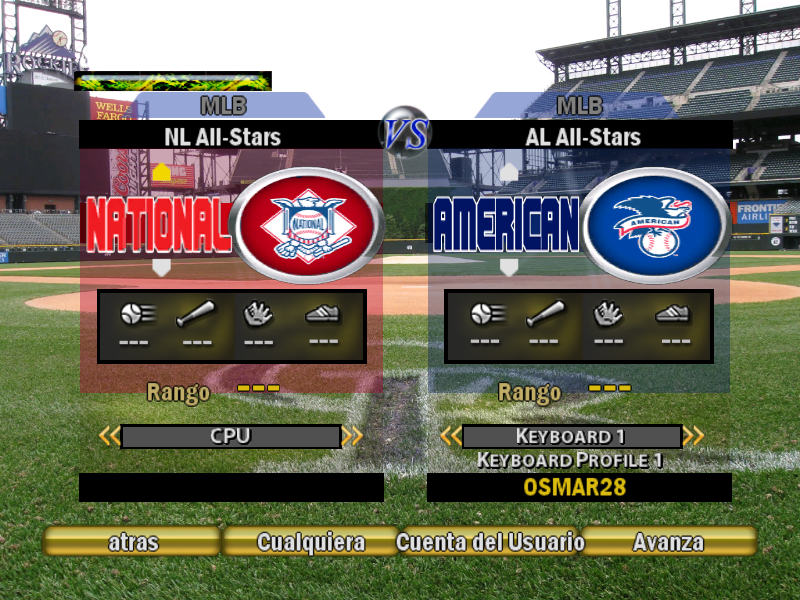Select the National League team logo
This screenshot has height=600, width=800.
tap(307, 225)
